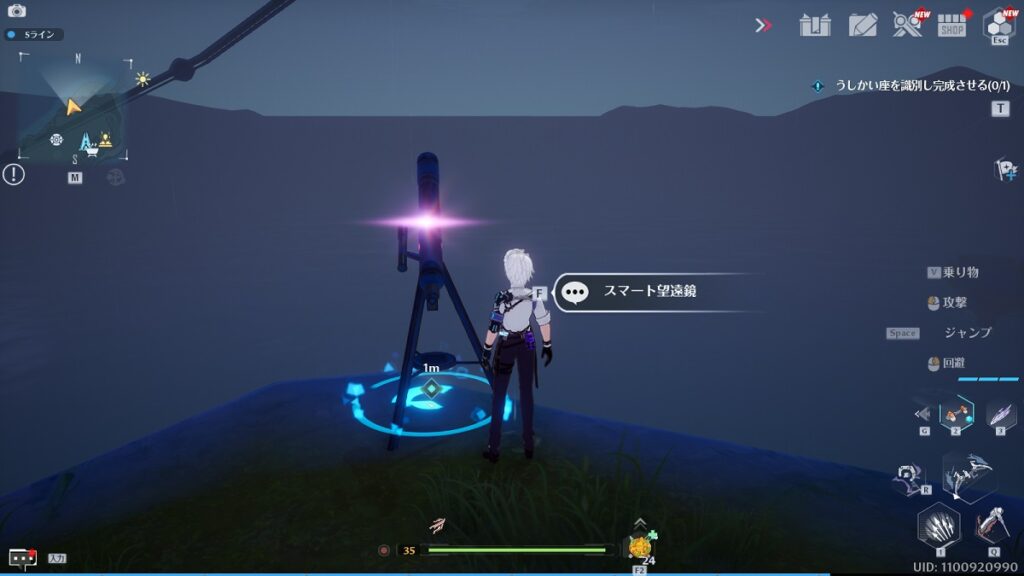1024x576 pixels.
Task: Open the crossed tools icon marked NEW
Action: (907, 25)
